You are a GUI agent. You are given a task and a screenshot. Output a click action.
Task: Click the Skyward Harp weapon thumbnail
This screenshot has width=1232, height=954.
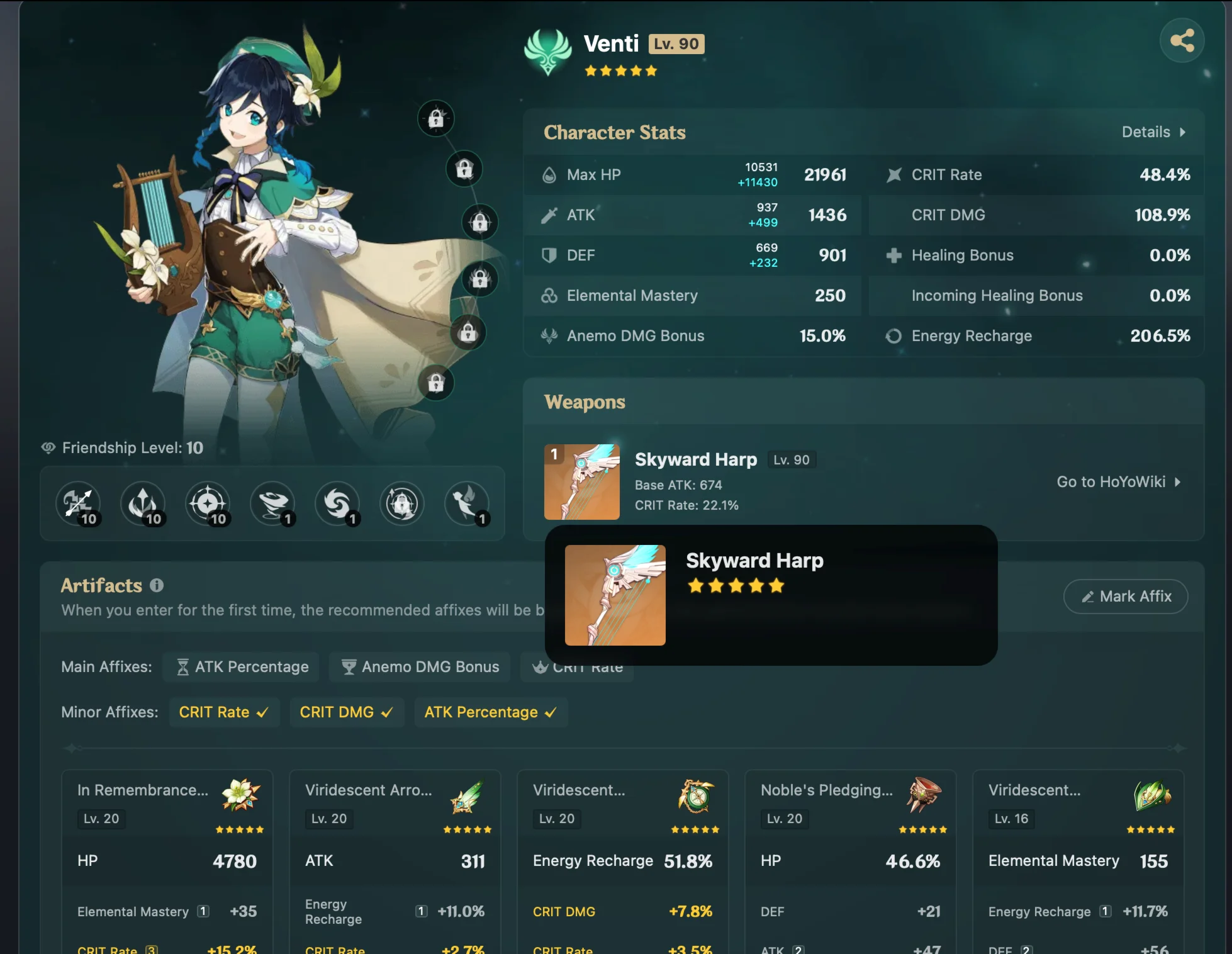click(x=581, y=481)
